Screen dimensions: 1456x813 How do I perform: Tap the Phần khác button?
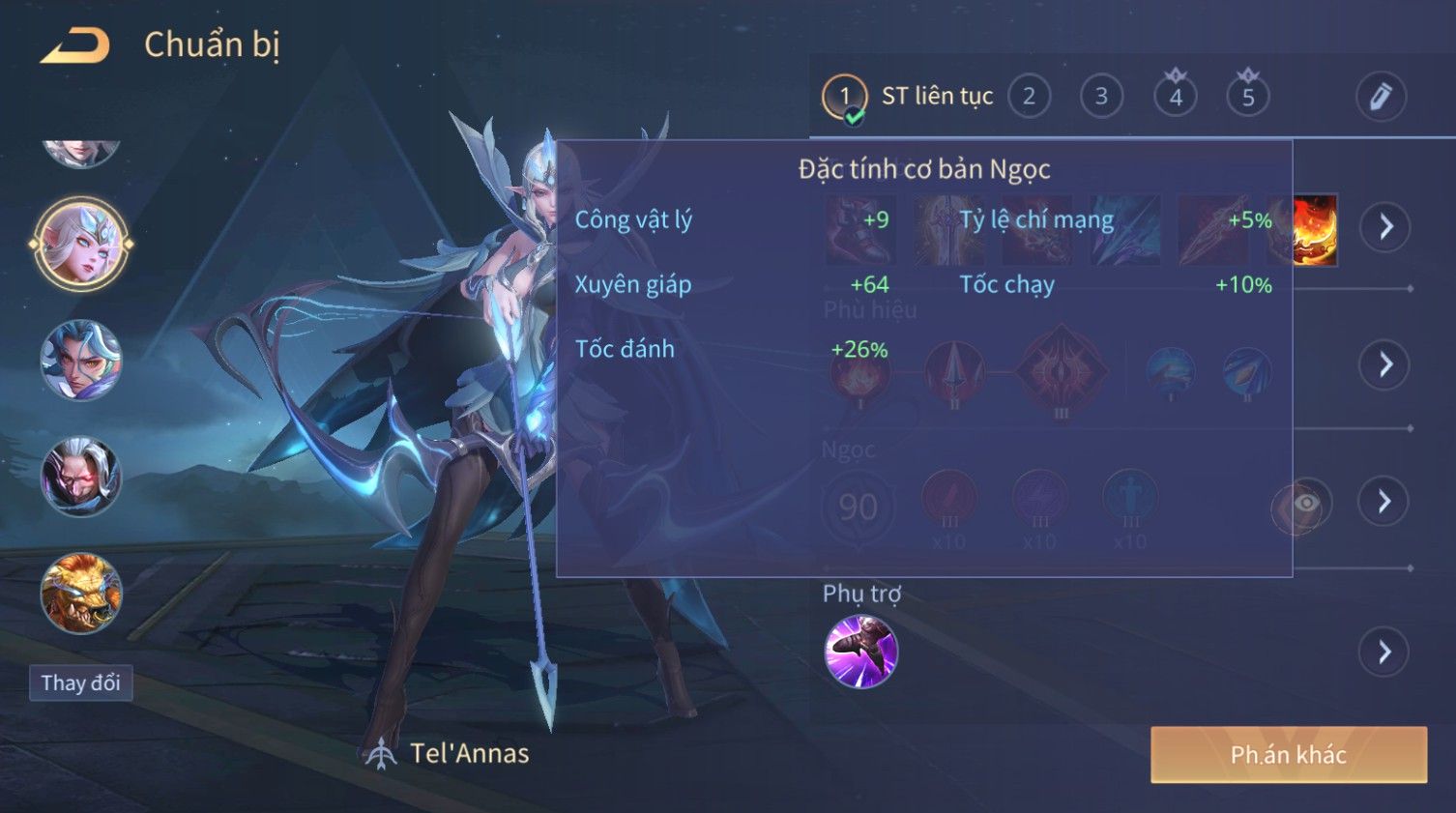[1288, 755]
